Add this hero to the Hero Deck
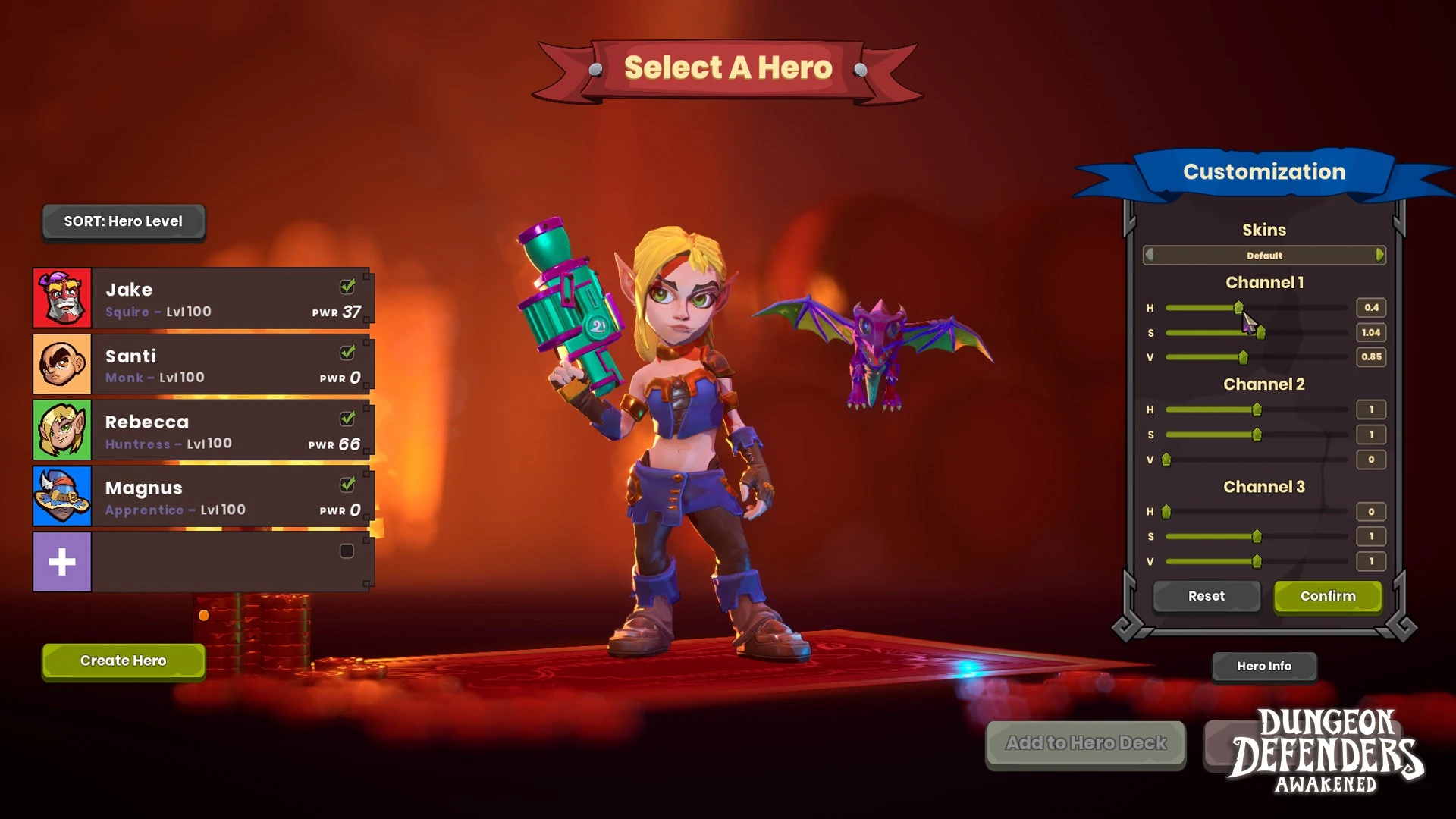Image resolution: width=1456 pixels, height=819 pixels. [1085, 743]
